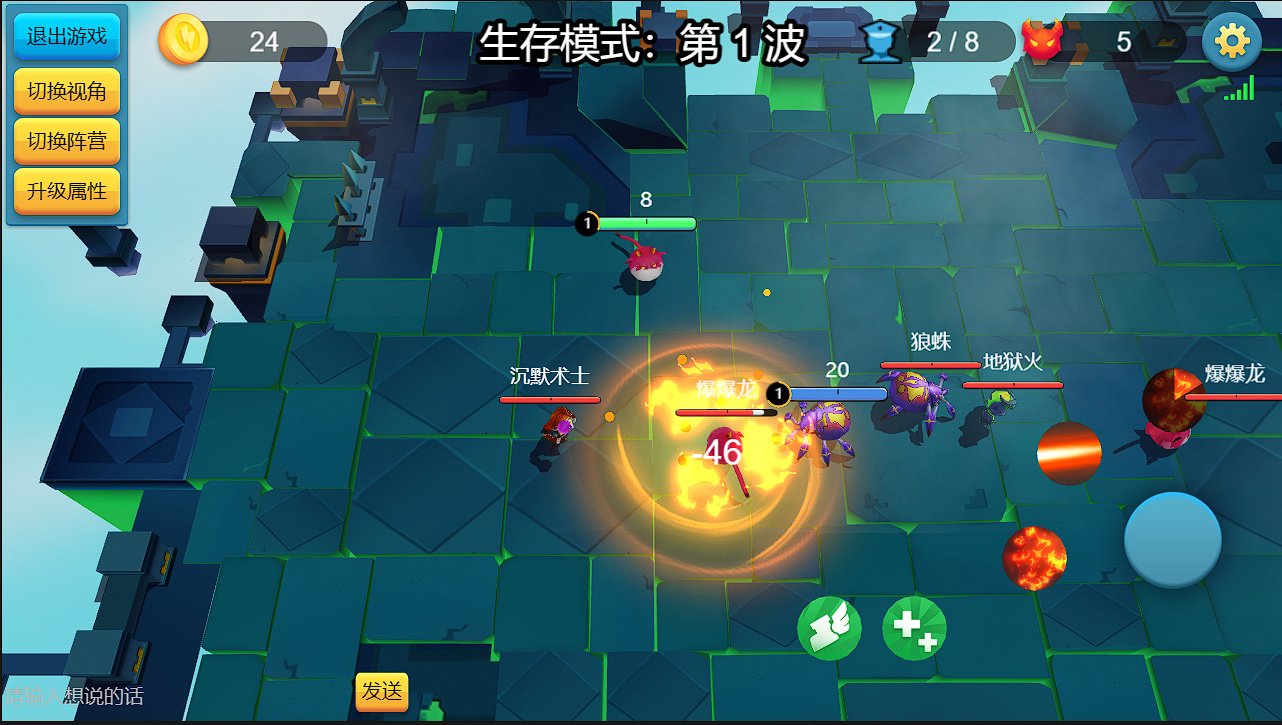The height and width of the screenshot is (725, 1282).
Task: Click the 退出游戏 exit game button
Action: (66, 37)
